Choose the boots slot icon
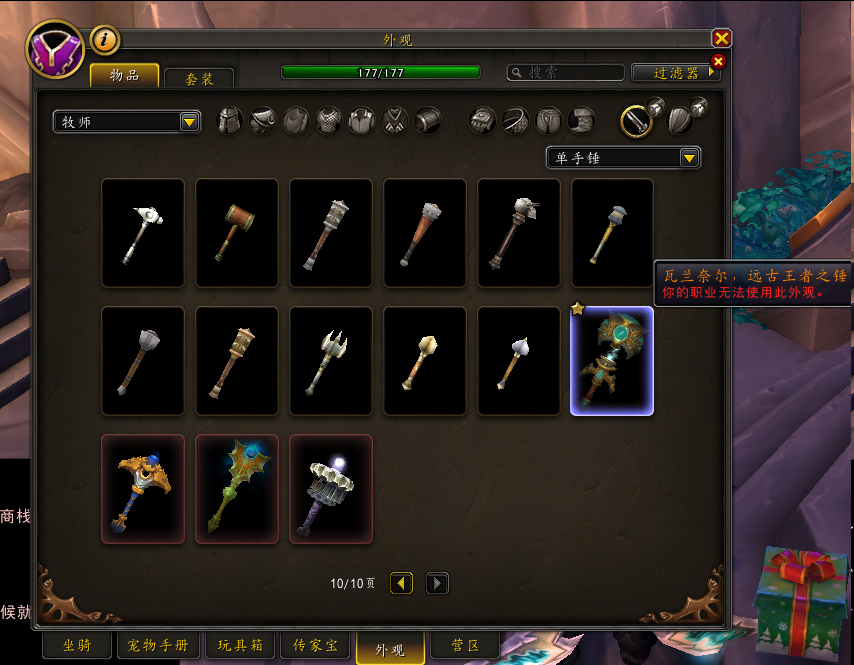 (x=582, y=121)
